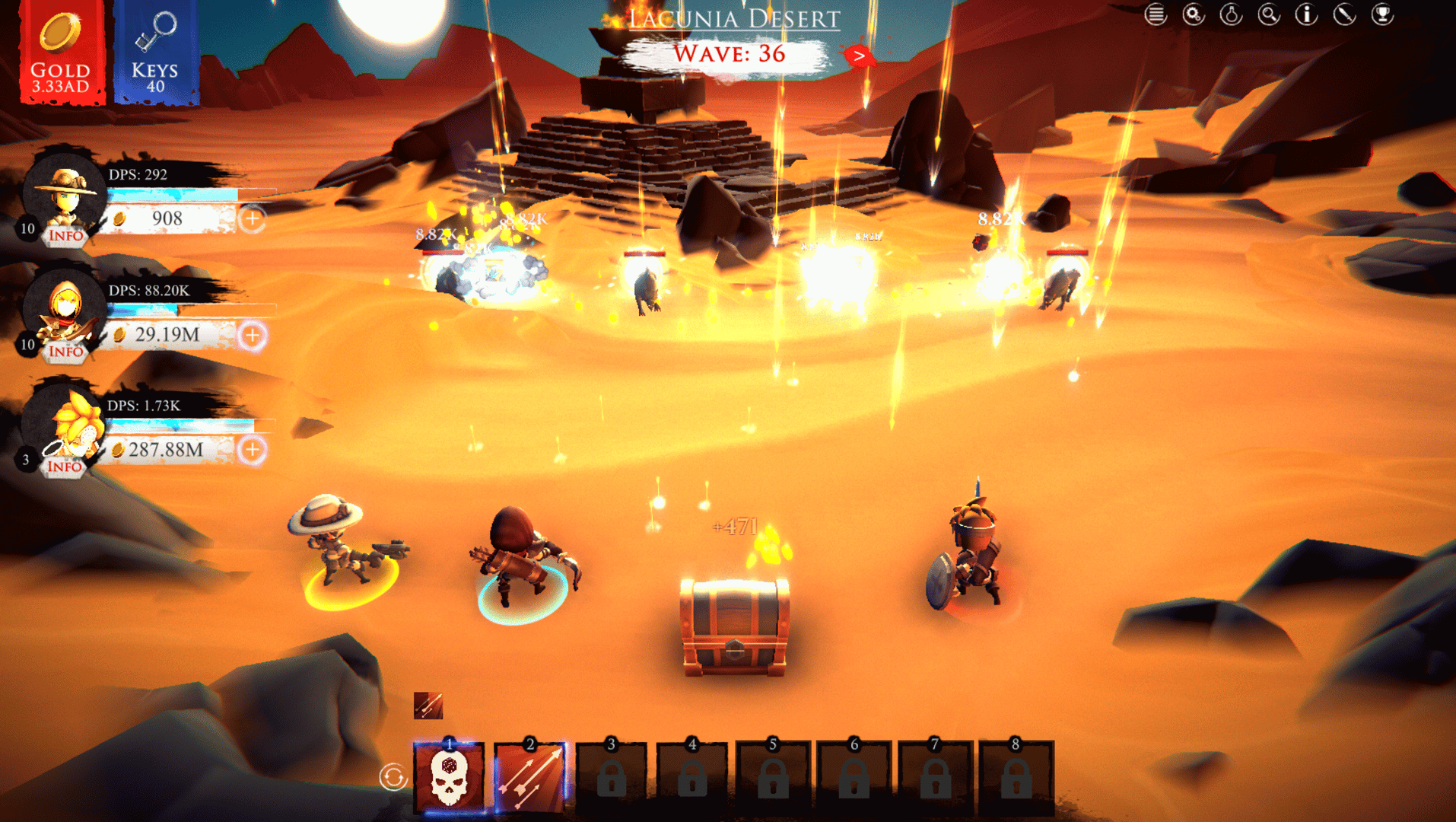Toggle the circular auto-cast arrows button
Image resolution: width=1456 pixels, height=822 pixels.
pos(393,777)
